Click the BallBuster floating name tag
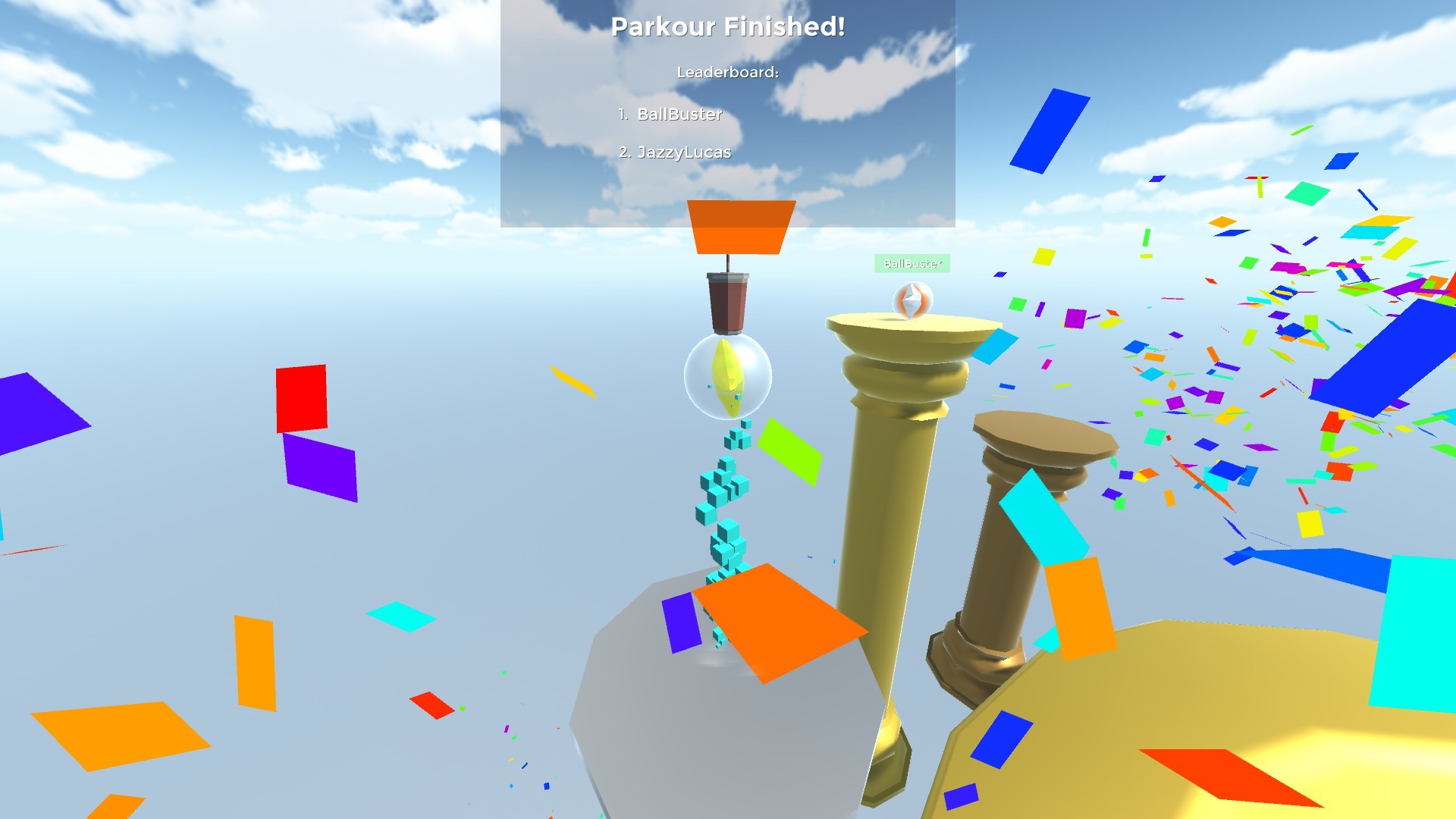The height and width of the screenshot is (819, 1456). point(914,265)
